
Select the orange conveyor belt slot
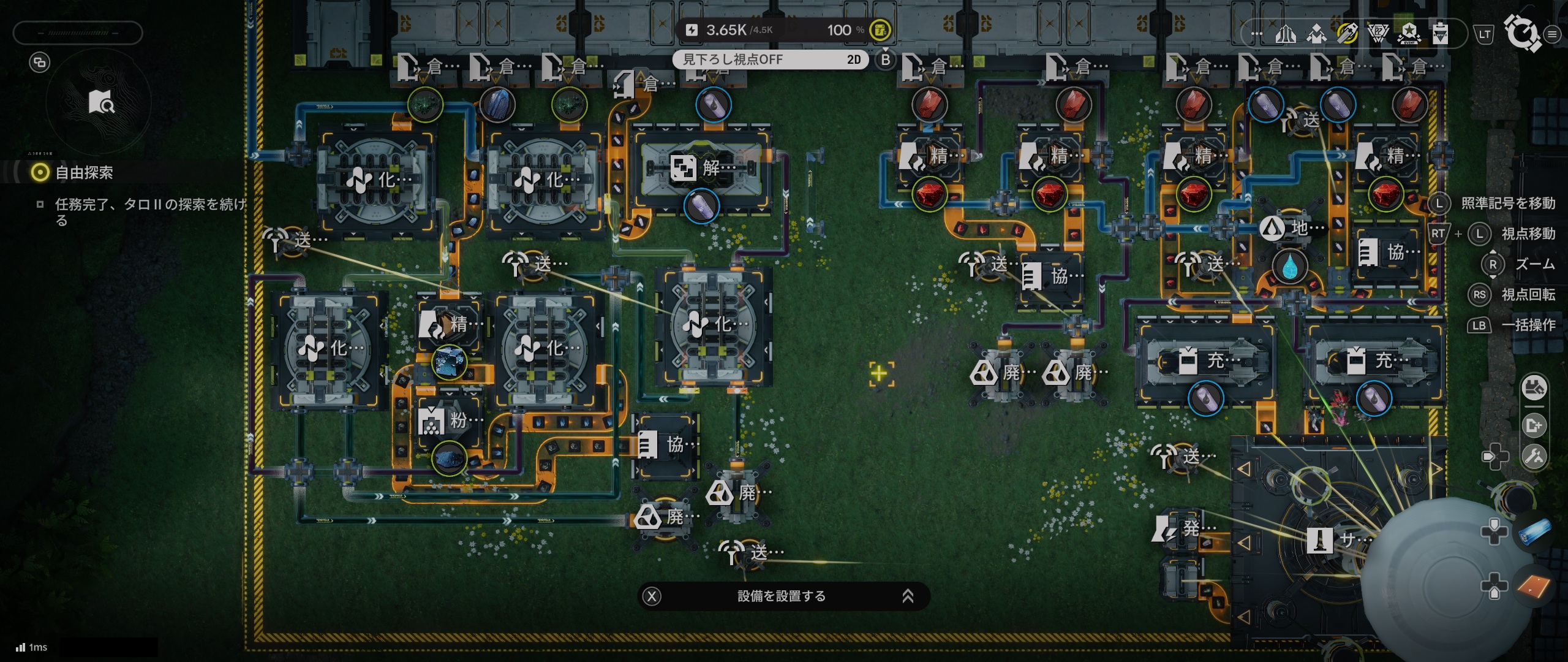(1534, 586)
